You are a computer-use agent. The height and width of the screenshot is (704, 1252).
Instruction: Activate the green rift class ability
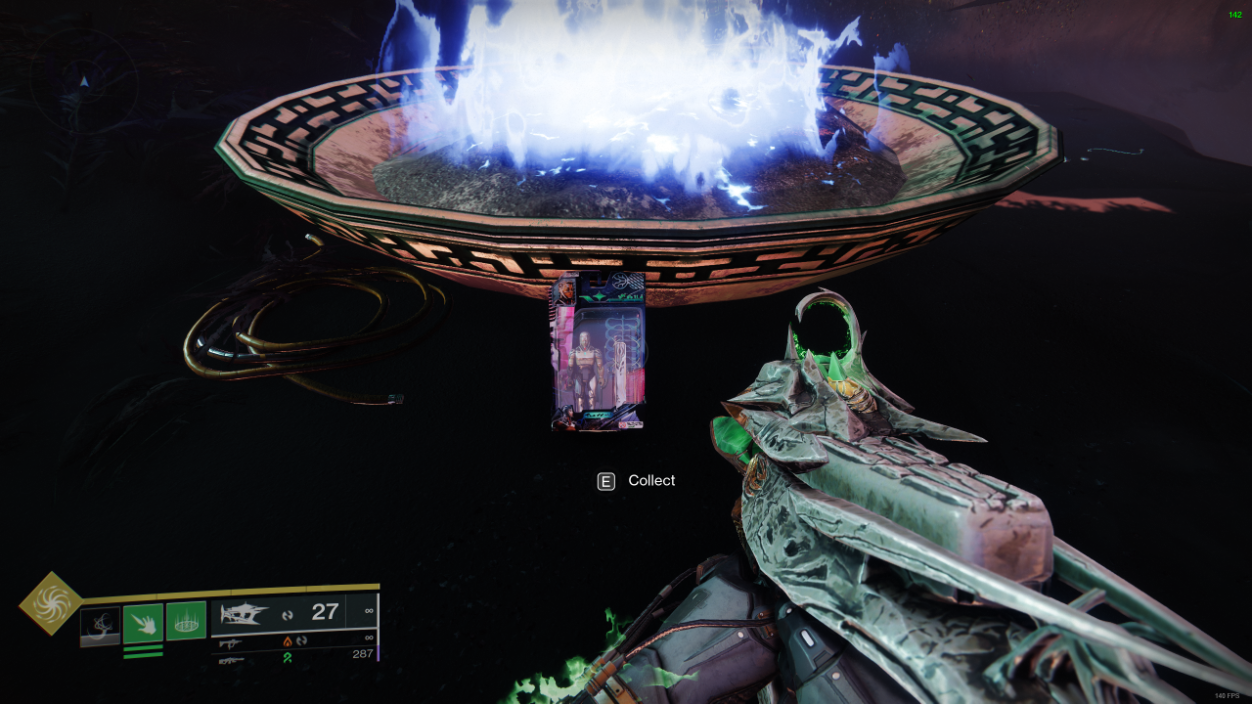pyautogui.click(x=186, y=621)
